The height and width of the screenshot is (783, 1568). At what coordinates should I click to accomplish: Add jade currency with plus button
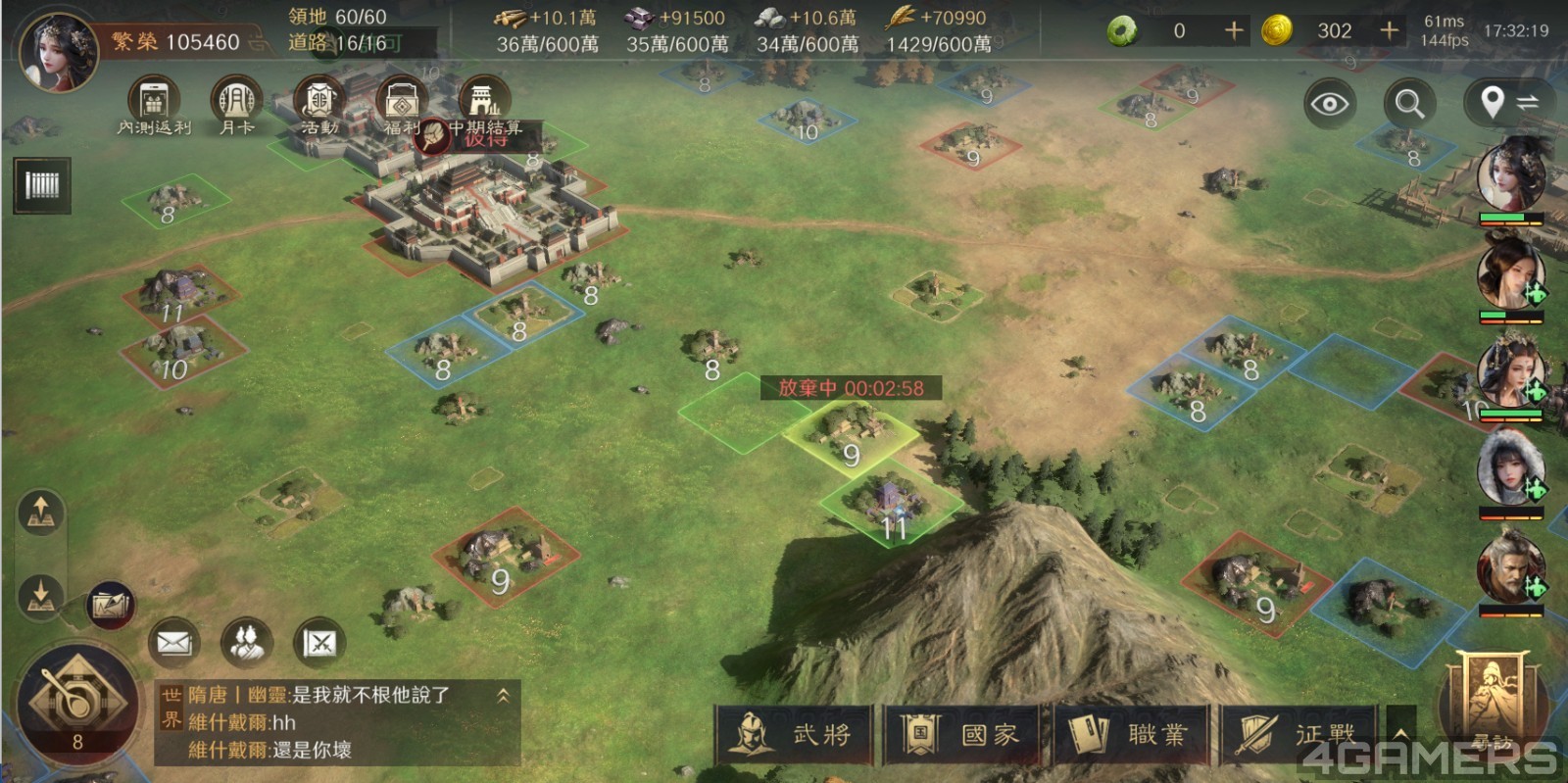click(1234, 31)
